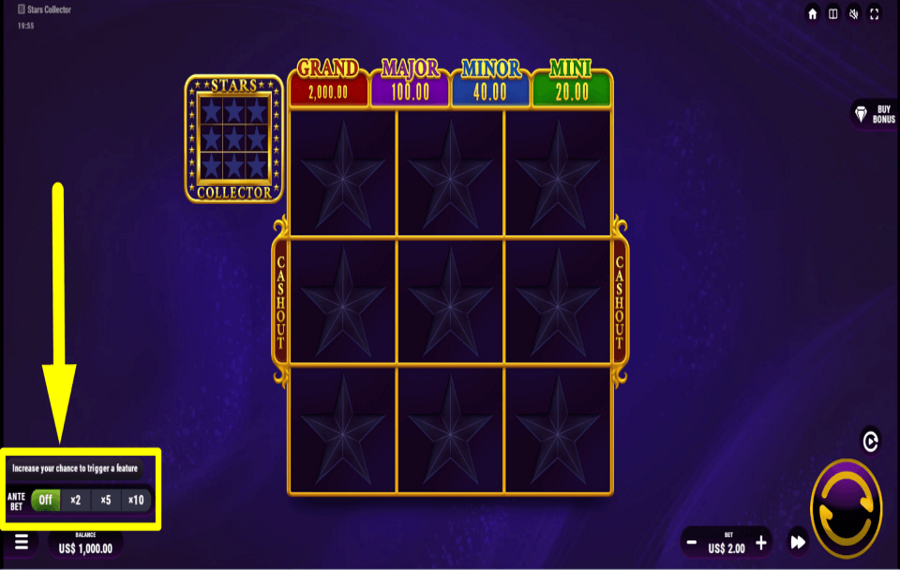Screen dimensions: 900x570
Task: Set the Ante Bet to Off
Action: tap(45, 500)
